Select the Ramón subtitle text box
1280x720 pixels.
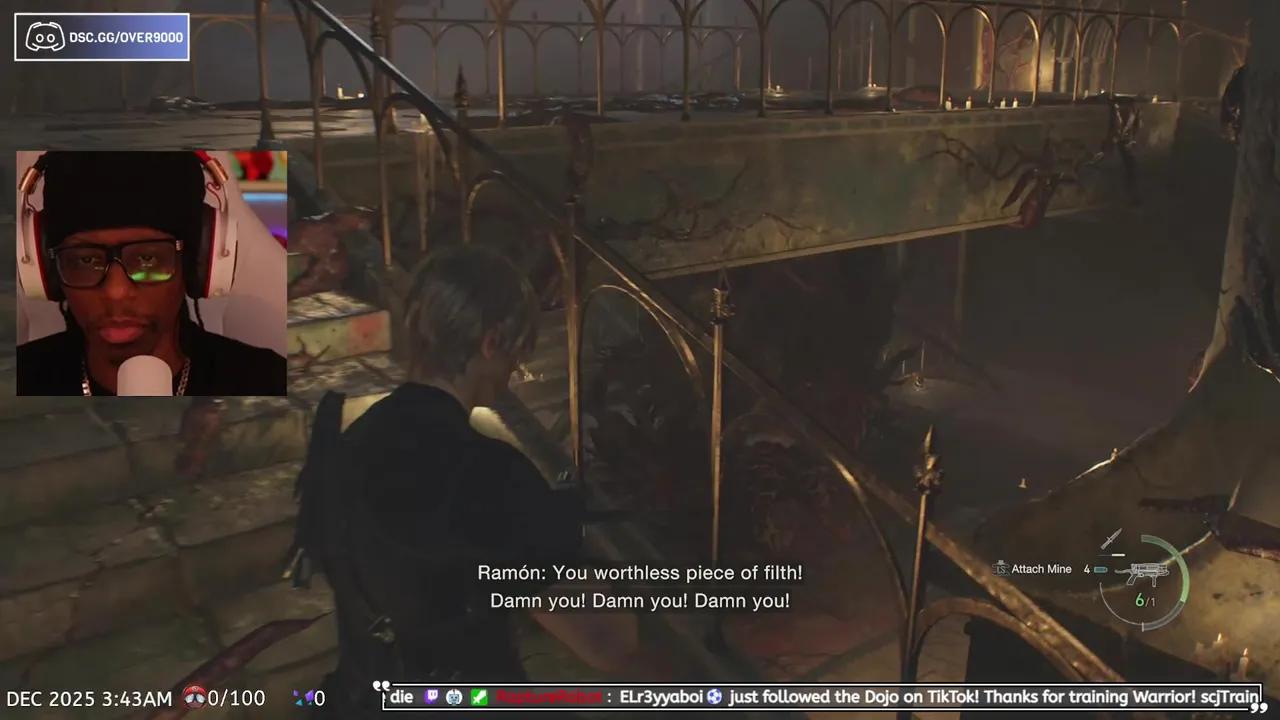click(x=640, y=586)
